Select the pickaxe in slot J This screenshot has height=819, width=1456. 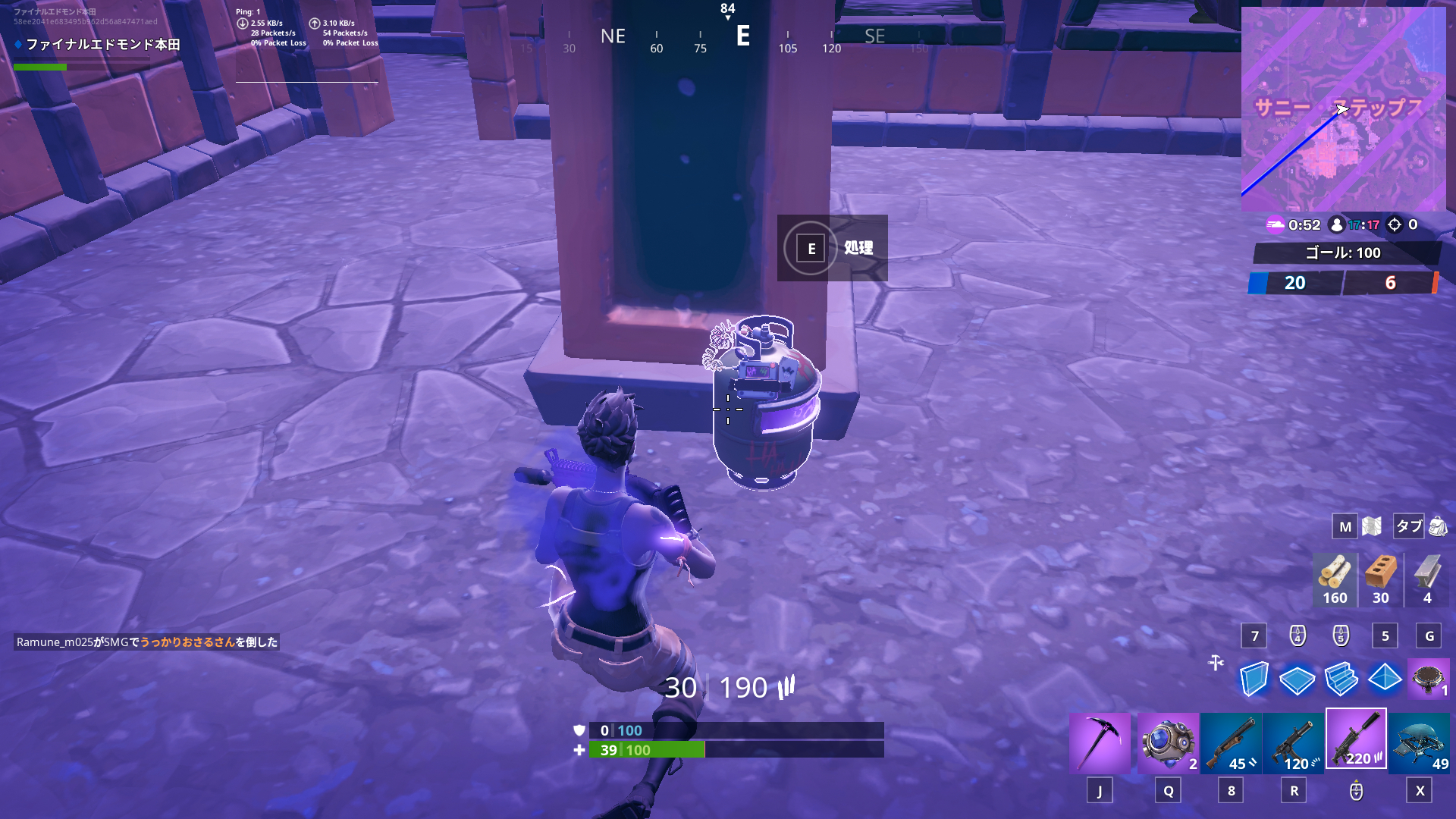(1100, 739)
